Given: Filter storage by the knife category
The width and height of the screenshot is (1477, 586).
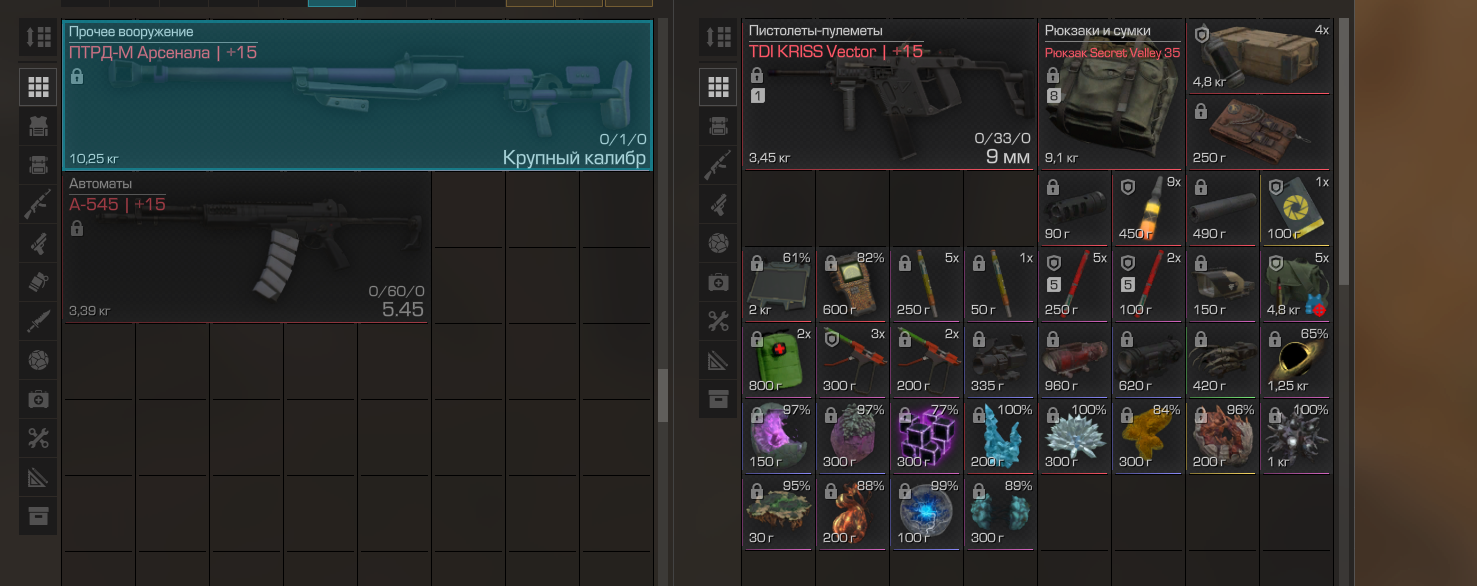Looking at the screenshot, I should [38, 321].
